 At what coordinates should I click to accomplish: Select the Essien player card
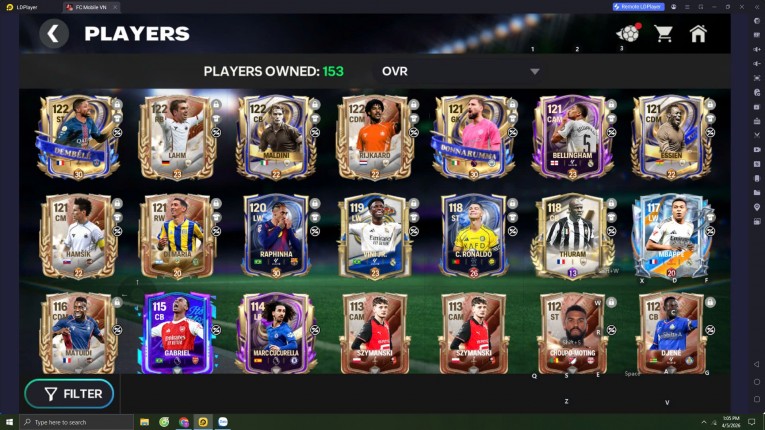pyautogui.click(x=670, y=137)
